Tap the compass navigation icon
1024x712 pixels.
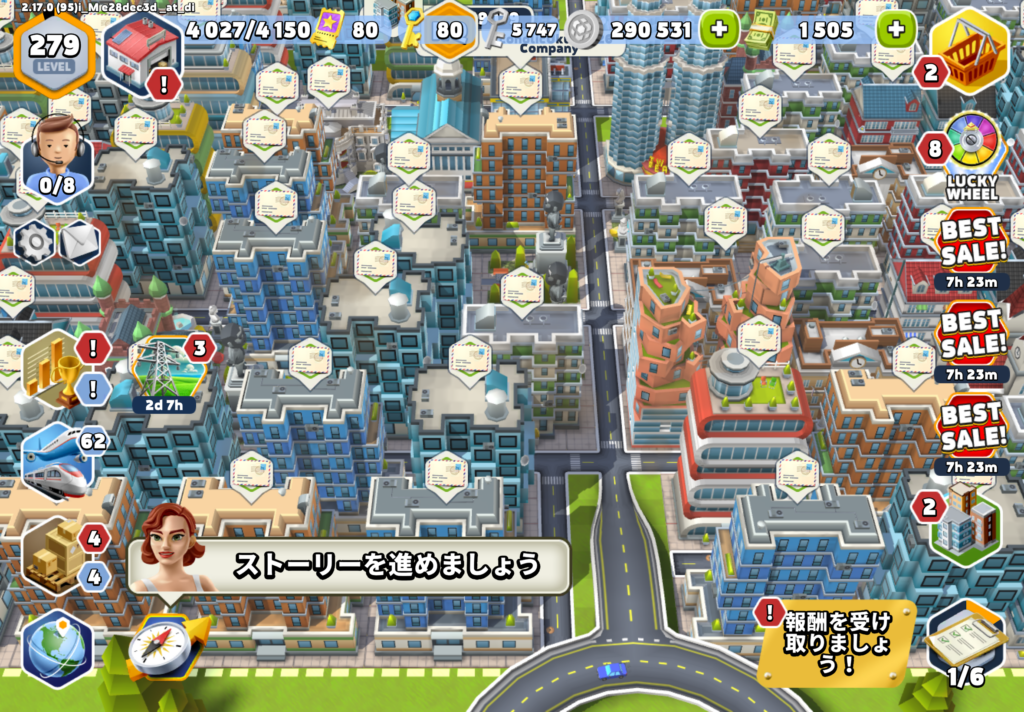click(159, 645)
